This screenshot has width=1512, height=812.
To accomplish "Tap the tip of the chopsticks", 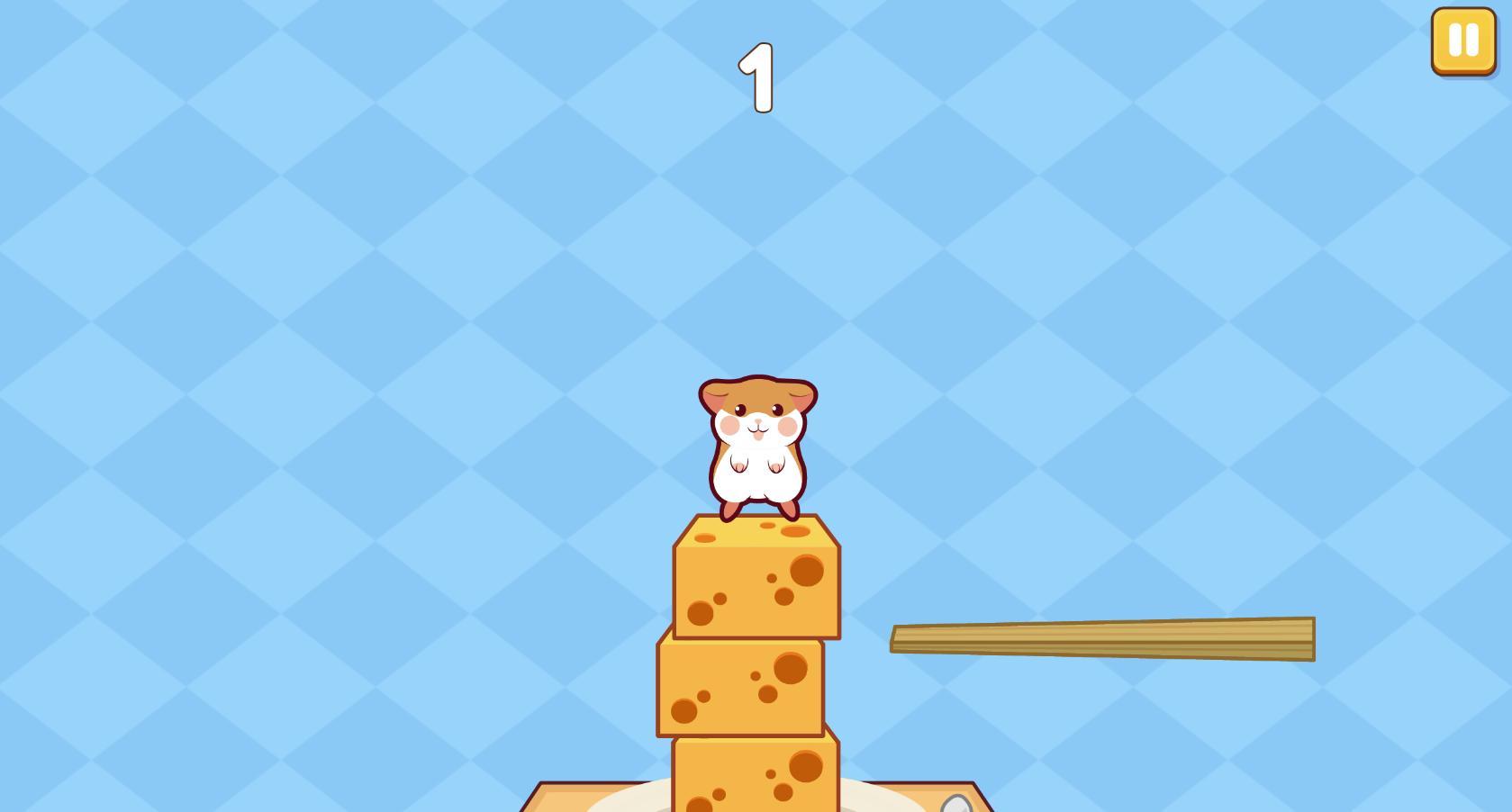I will click(901, 639).
